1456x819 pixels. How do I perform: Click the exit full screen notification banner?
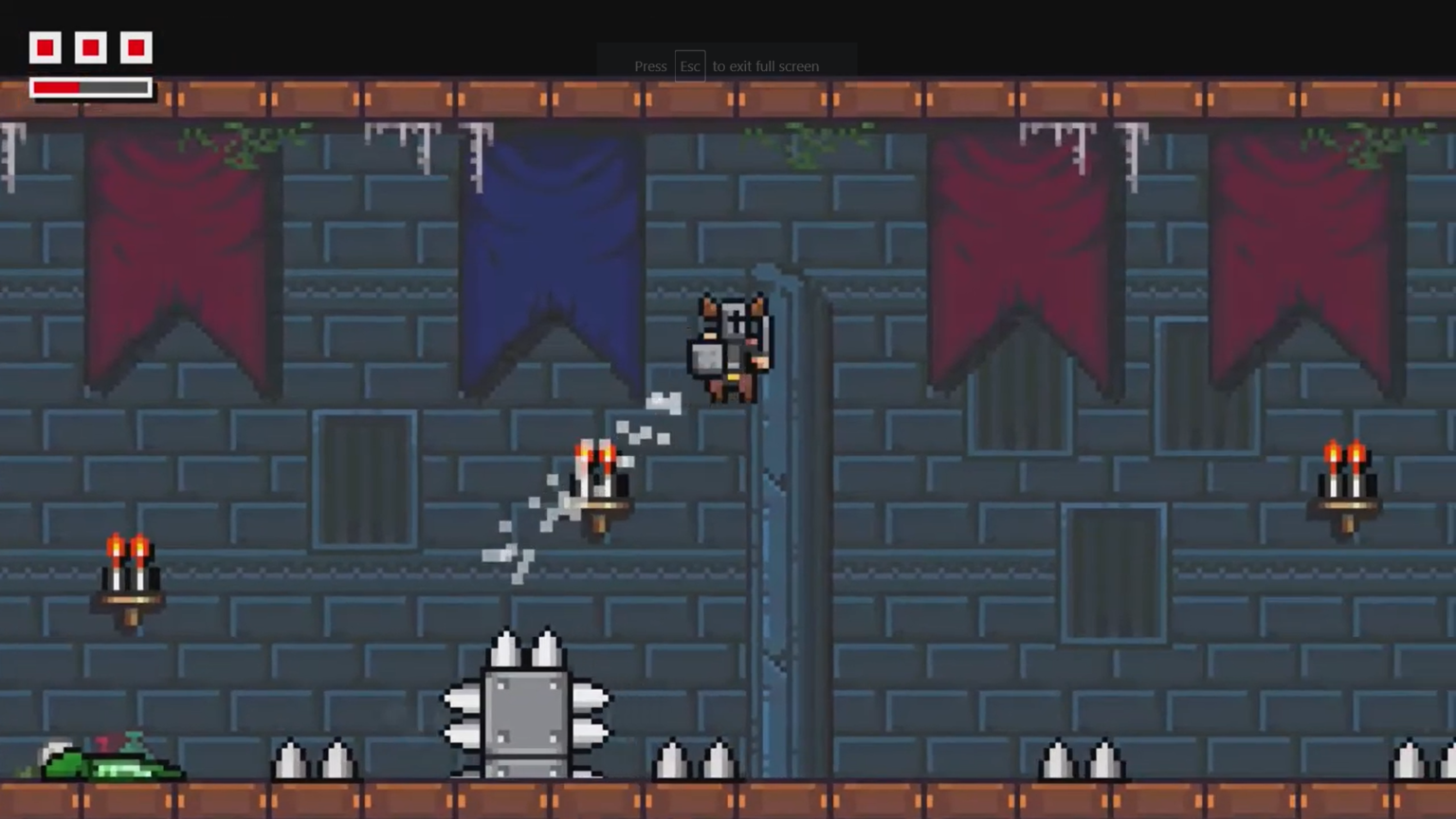pos(727,66)
